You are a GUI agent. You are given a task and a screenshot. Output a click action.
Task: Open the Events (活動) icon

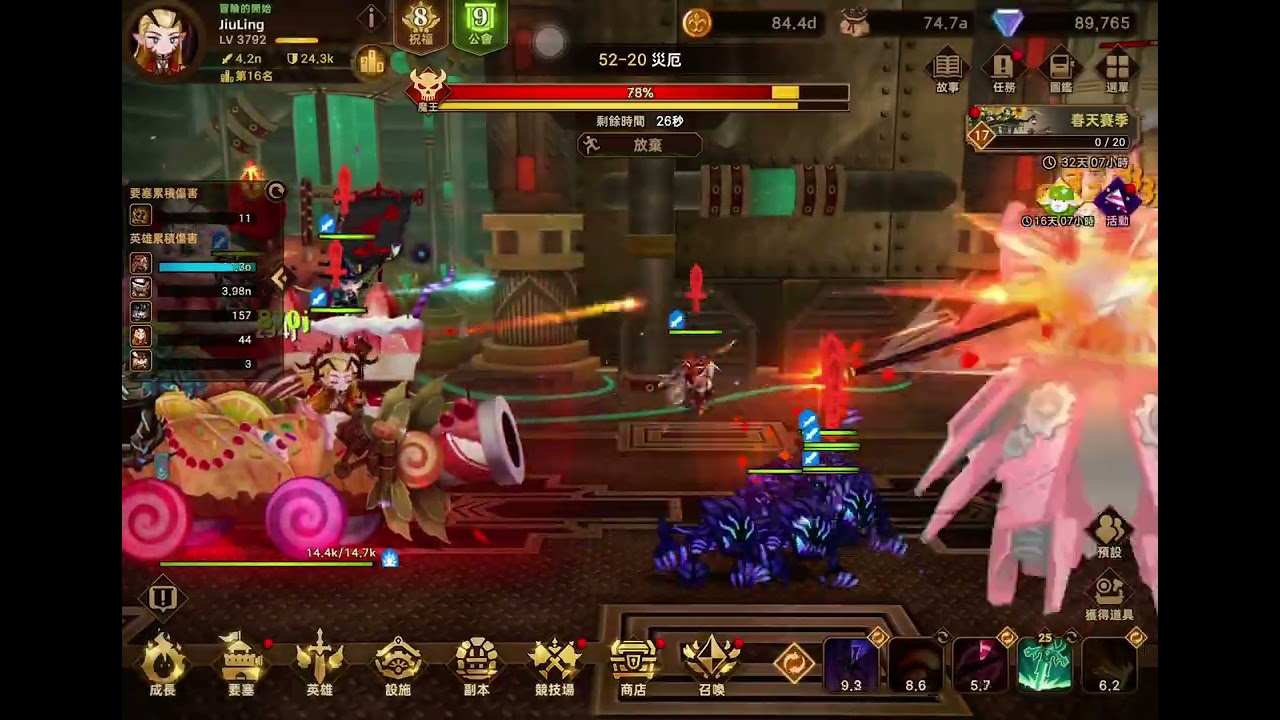tap(1117, 202)
